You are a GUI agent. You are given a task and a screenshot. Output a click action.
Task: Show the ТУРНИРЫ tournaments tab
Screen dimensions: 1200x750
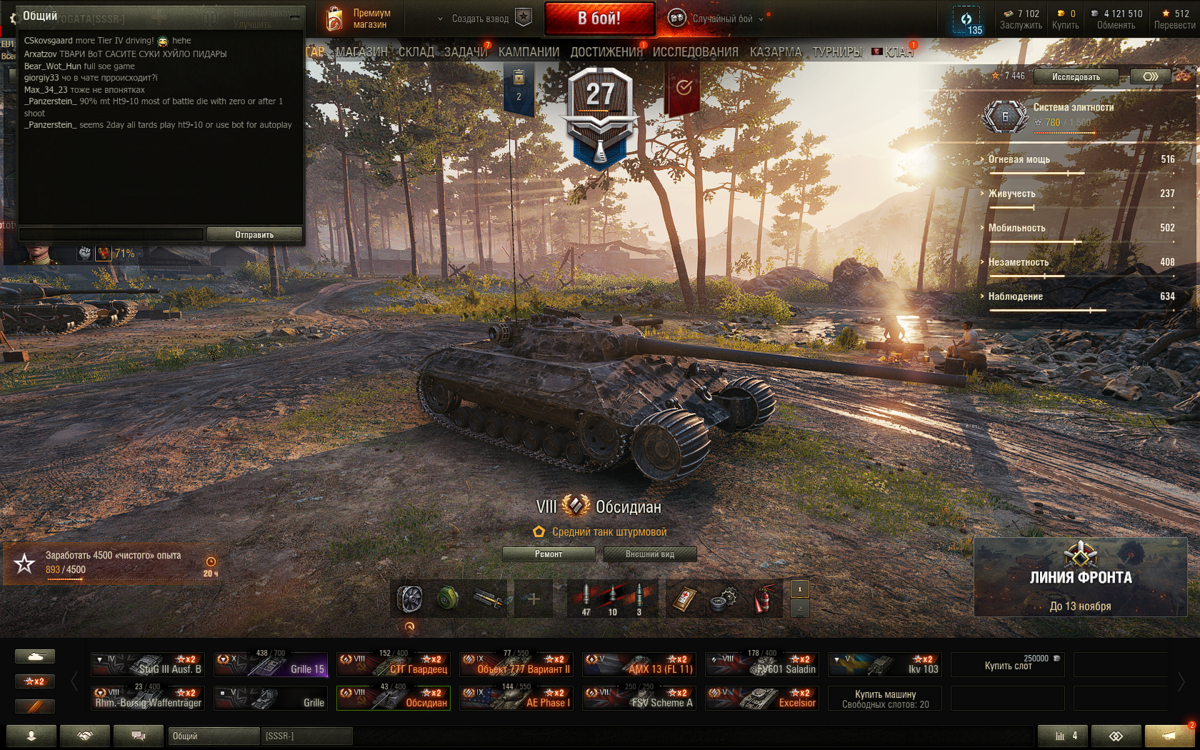tap(837, 52)
